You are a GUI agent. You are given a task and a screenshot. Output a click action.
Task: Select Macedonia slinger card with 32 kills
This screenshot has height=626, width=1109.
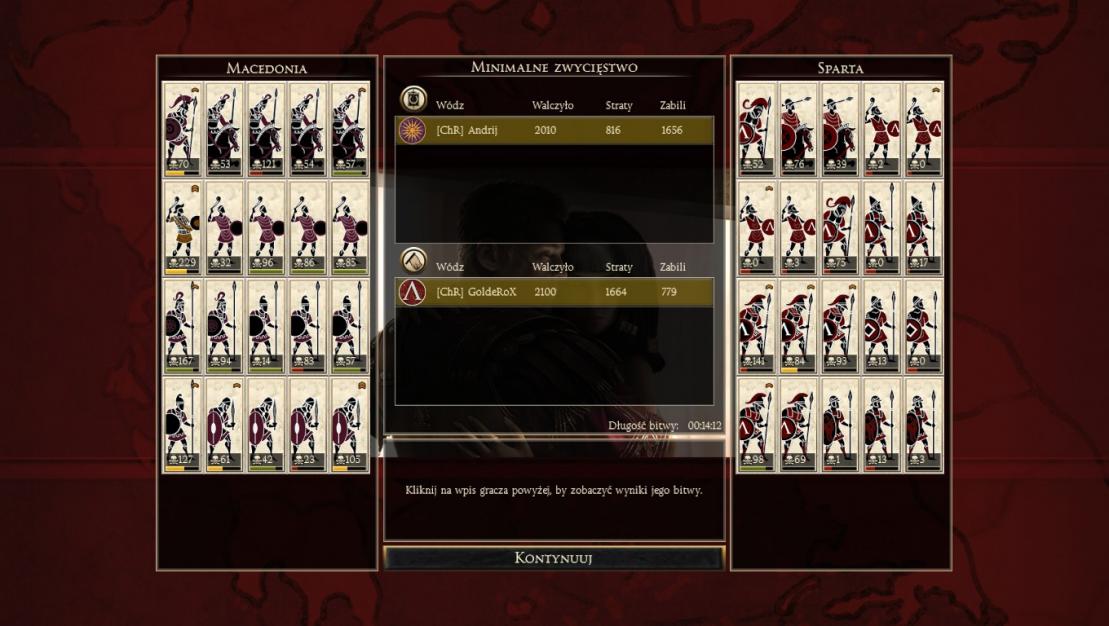225,227
